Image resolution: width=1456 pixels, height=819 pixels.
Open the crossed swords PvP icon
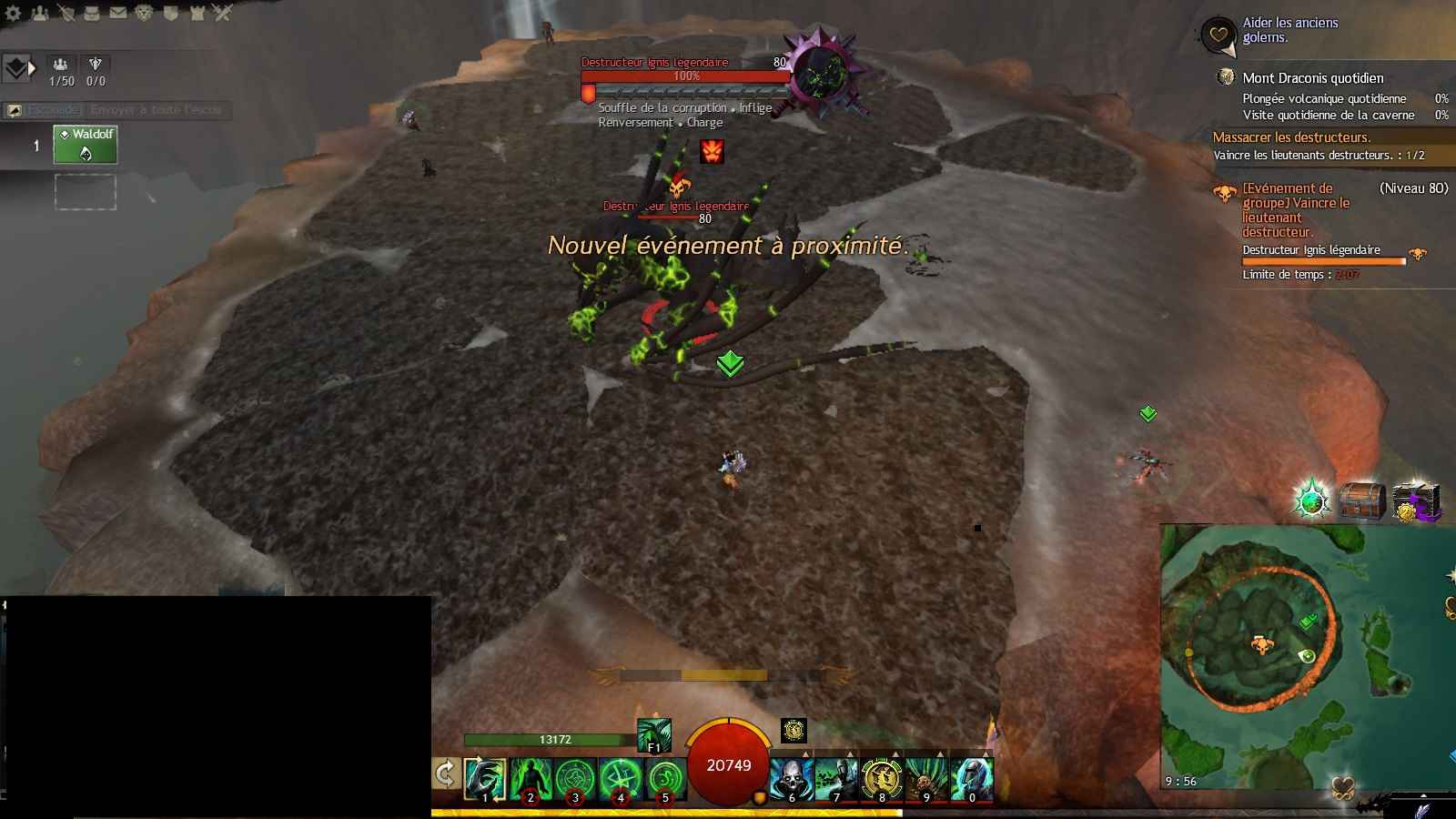224,13
